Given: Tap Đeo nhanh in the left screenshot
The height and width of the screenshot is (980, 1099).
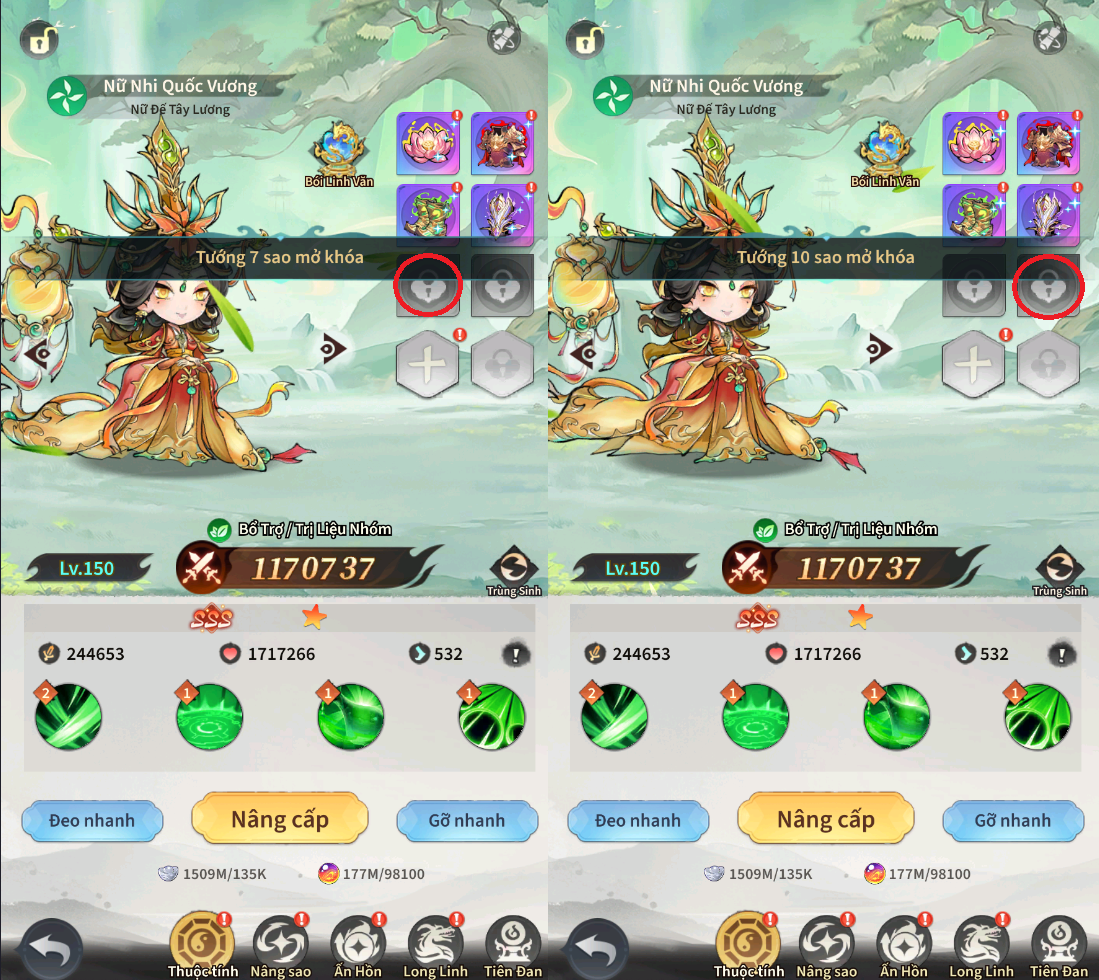Looking at the screenshot, I should 91,821.
